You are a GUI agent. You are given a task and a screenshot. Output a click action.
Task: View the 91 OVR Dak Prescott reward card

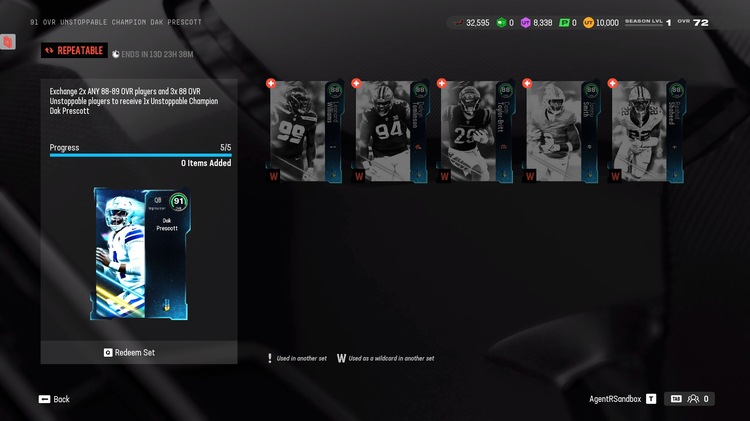pyautogui.click(x=140, y=254)
